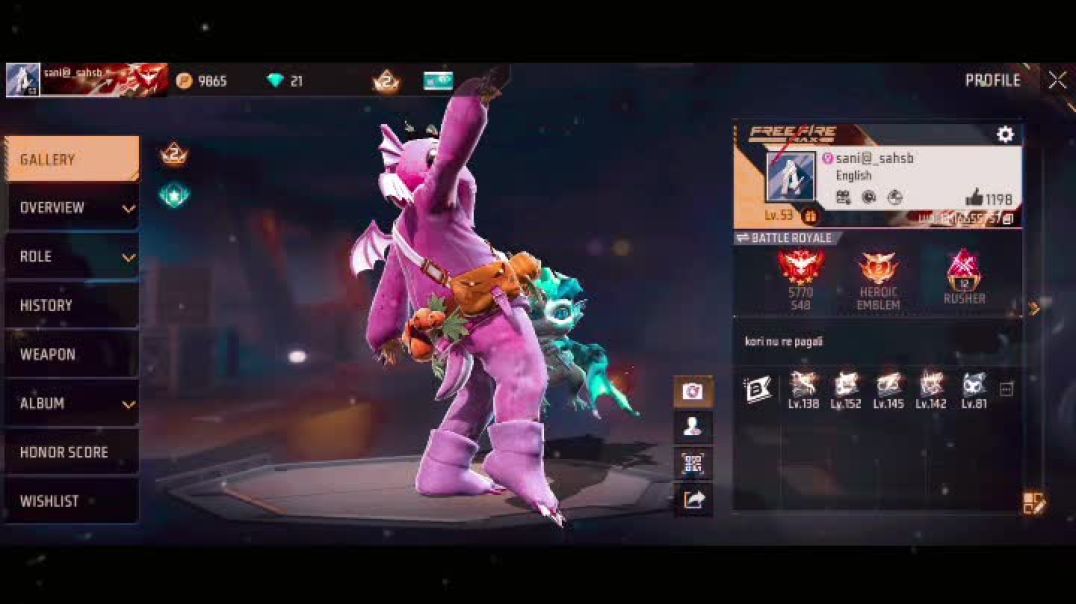Expand the side arrow on profile panel
This screenshot has width=1076, height=604.
[x=1035, y=309]
